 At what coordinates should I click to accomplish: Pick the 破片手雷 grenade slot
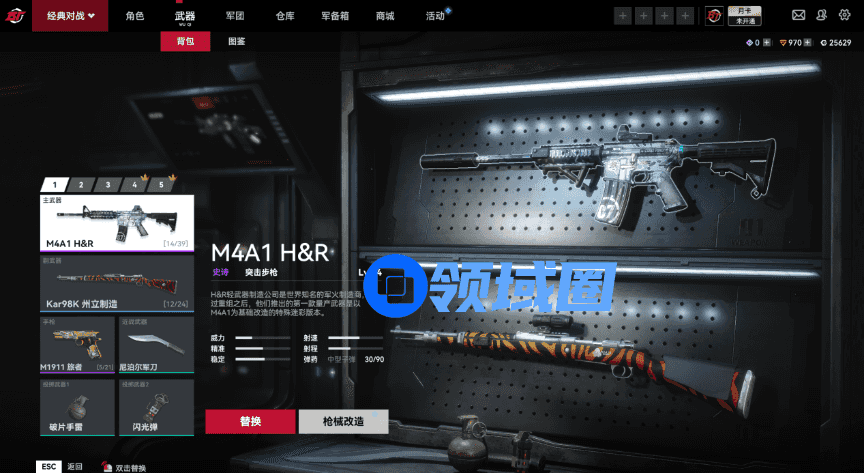tap(78, 406)
